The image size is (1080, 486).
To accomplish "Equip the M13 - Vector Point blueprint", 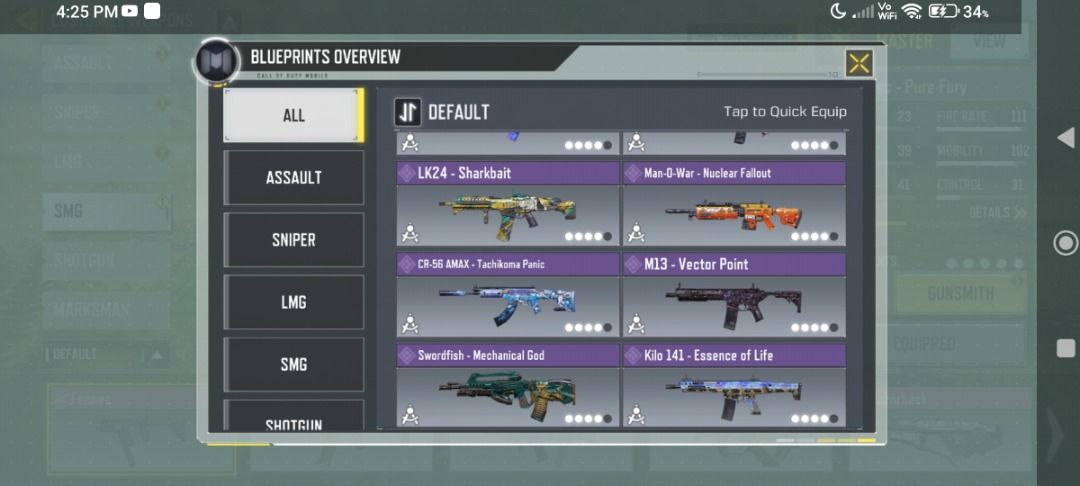I will pos(734,297).
